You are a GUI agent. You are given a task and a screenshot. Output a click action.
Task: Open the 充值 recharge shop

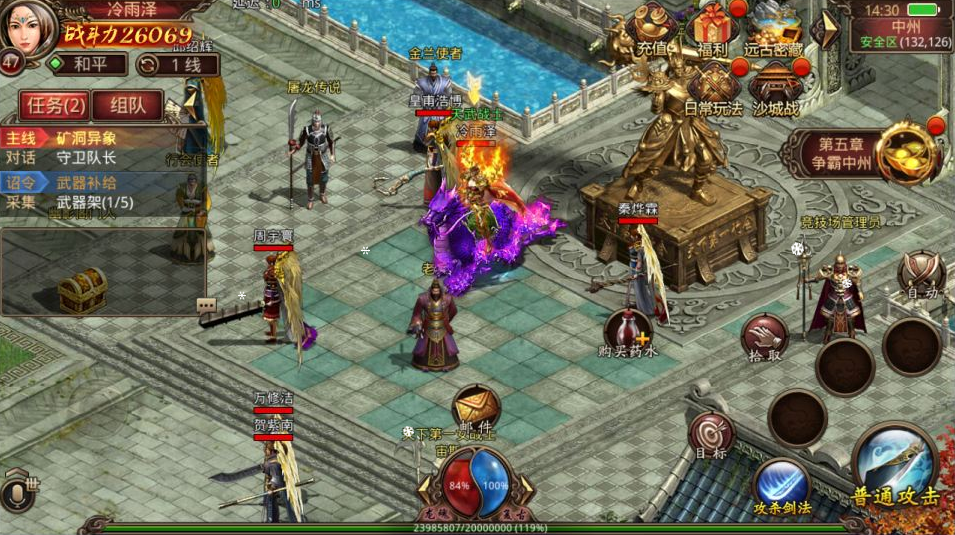point(653,28)
